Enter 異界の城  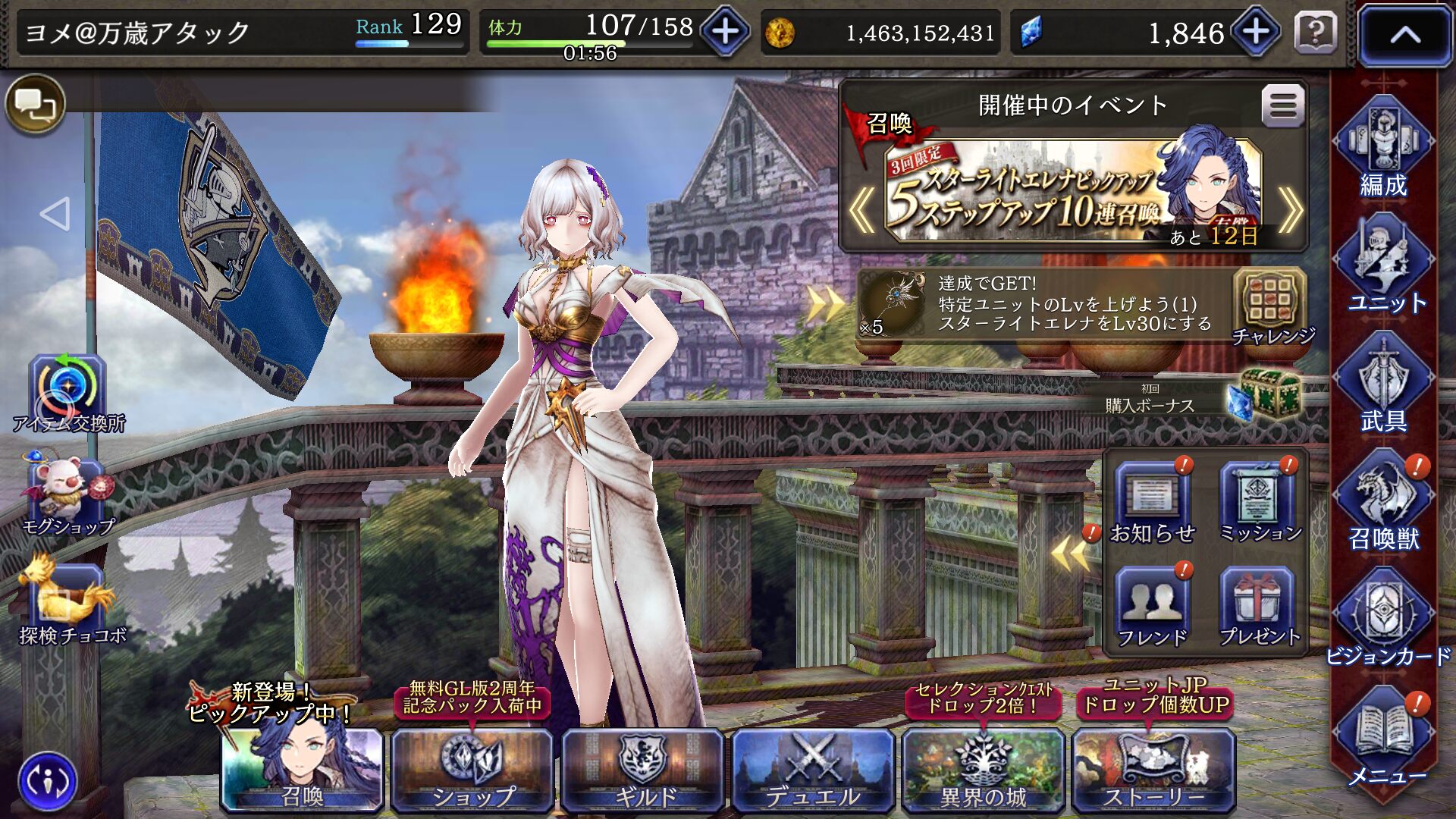984,770
